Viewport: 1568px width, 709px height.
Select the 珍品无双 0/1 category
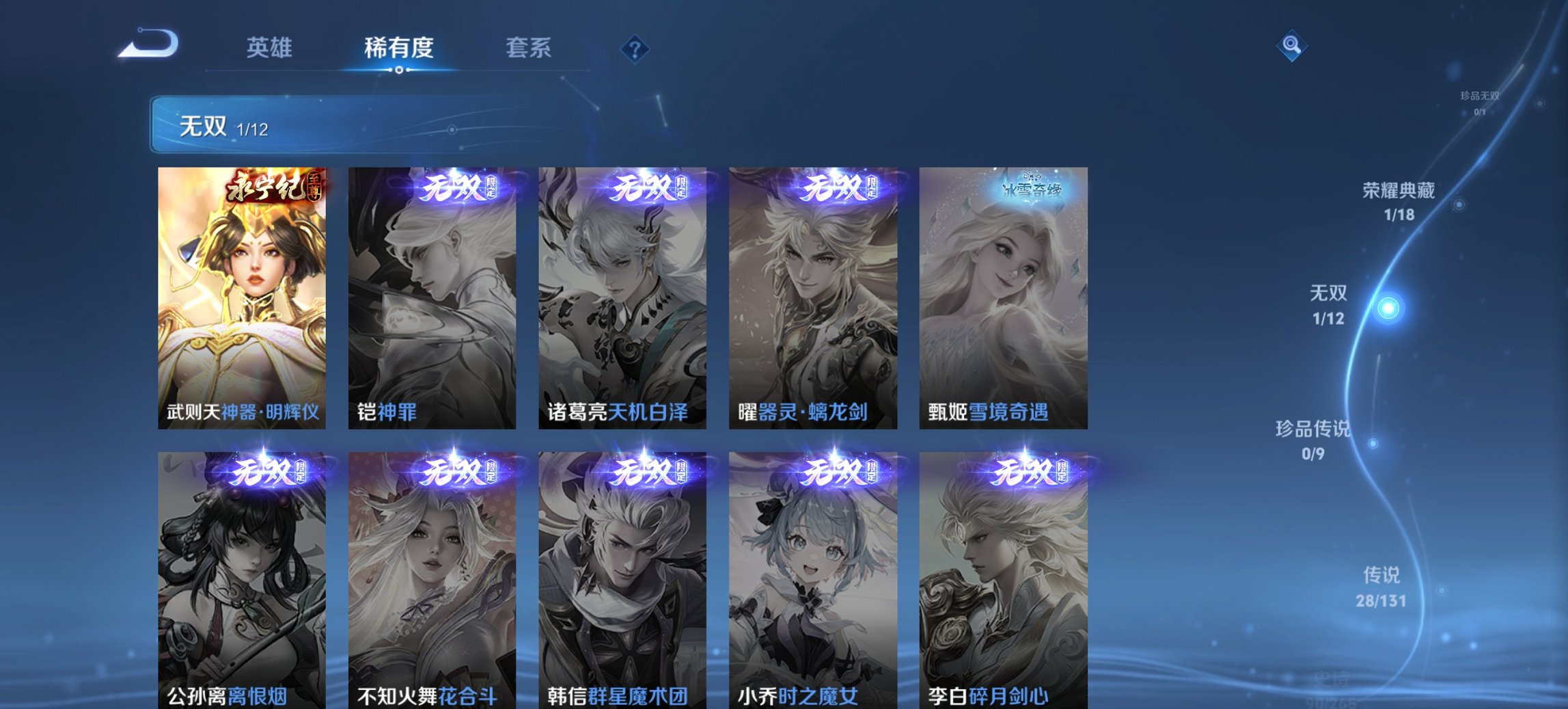1478,101
